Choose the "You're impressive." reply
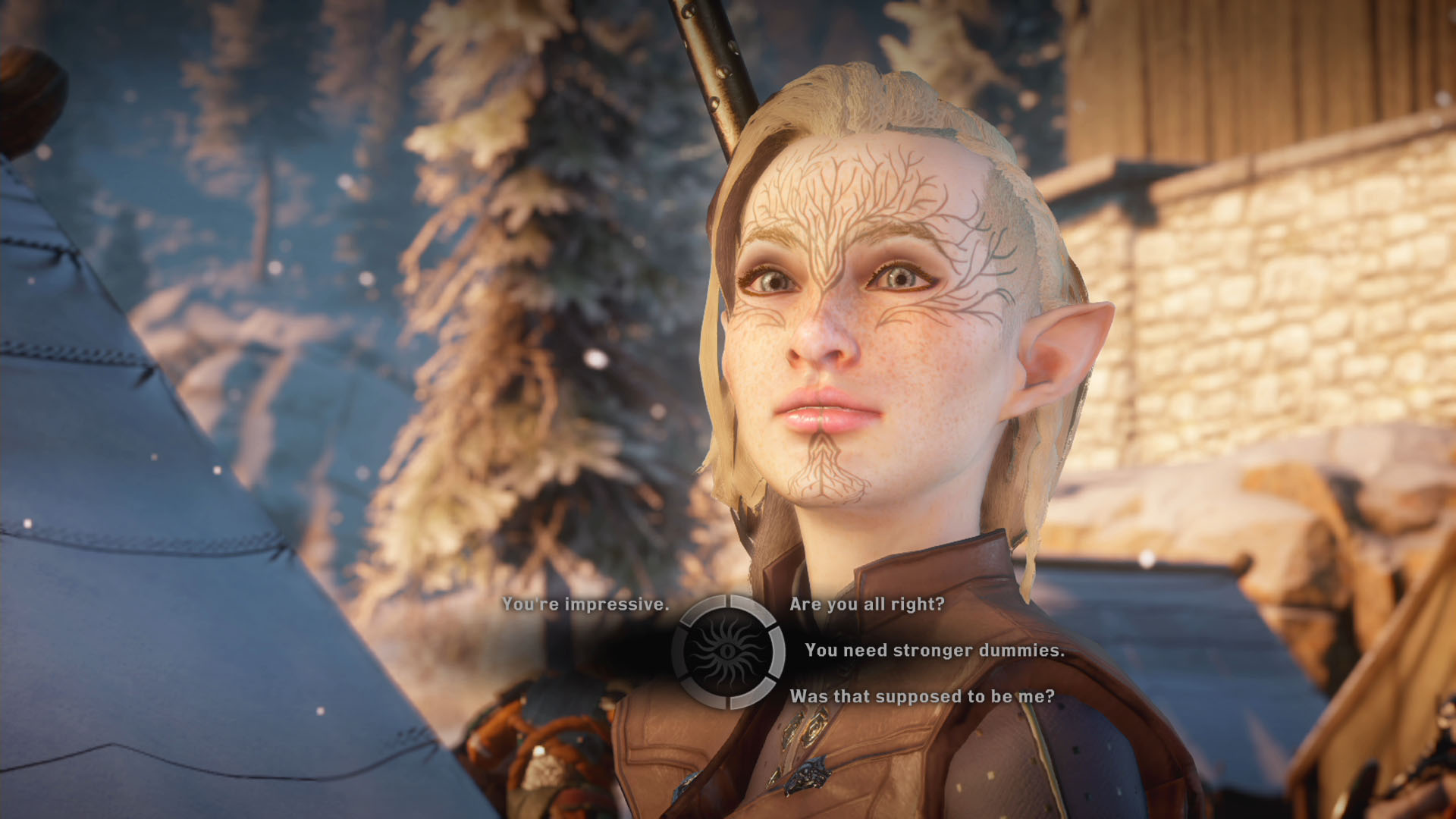 (x=585, y=604)
